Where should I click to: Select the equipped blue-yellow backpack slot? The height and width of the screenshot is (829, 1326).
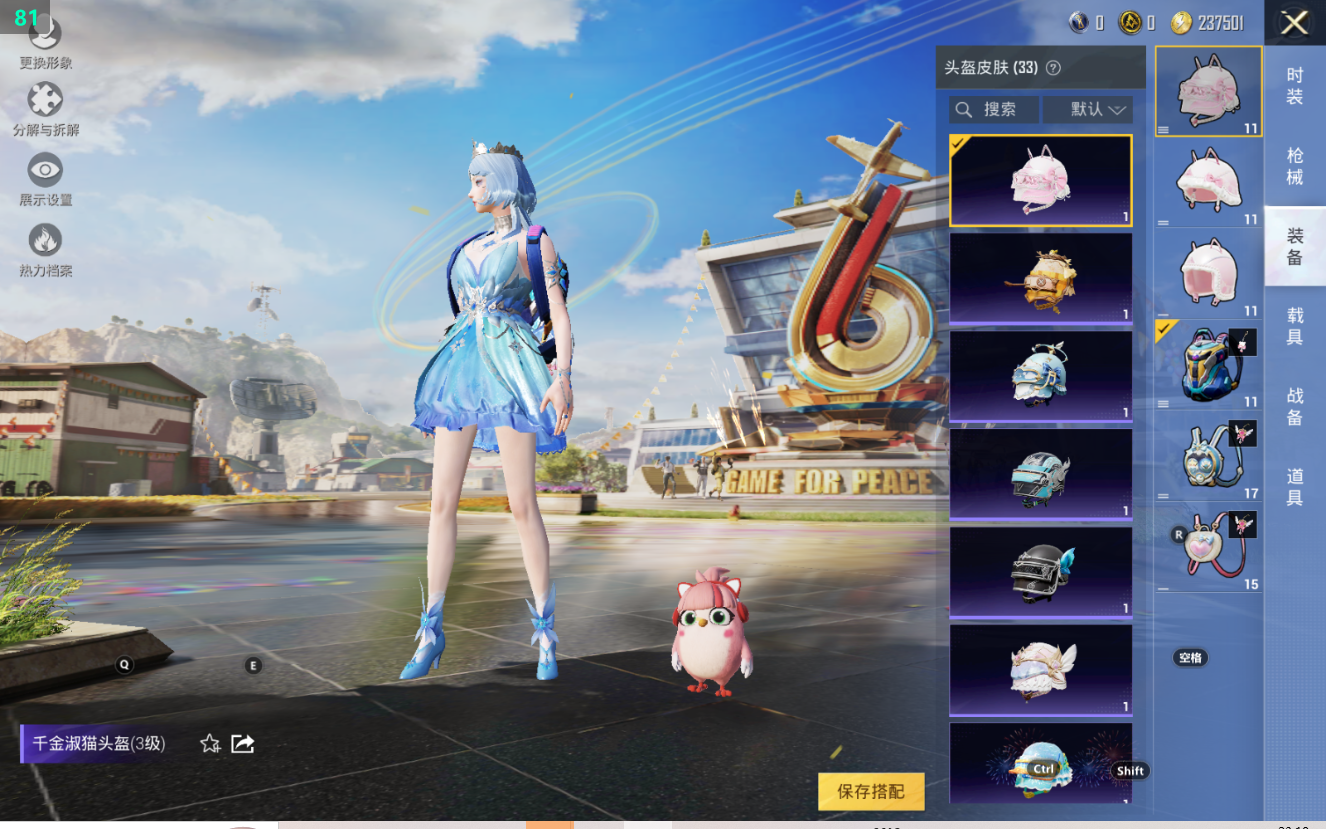(1208, 365)
